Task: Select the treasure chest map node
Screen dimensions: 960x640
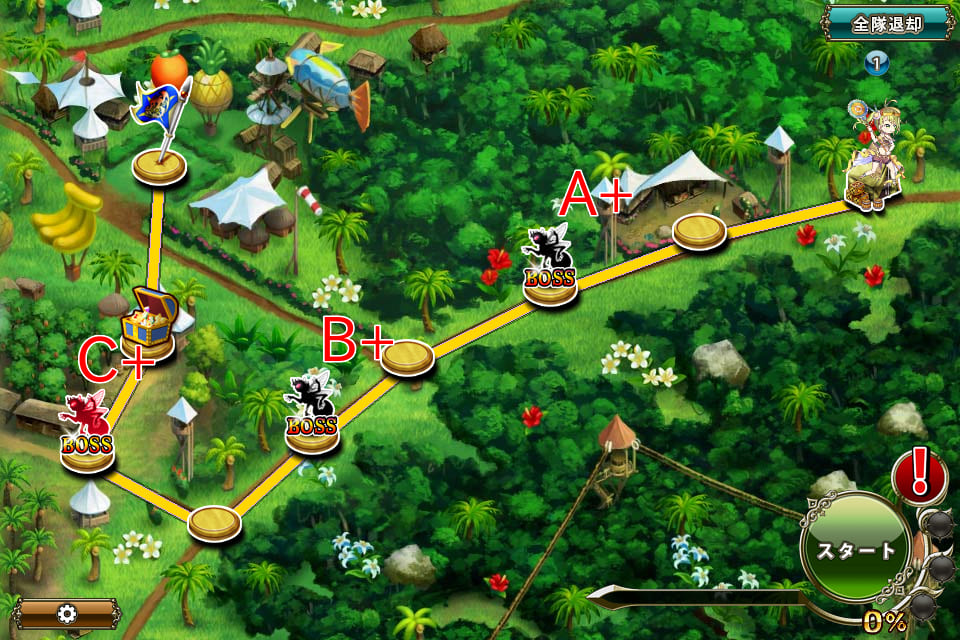Action: [148, 322]
